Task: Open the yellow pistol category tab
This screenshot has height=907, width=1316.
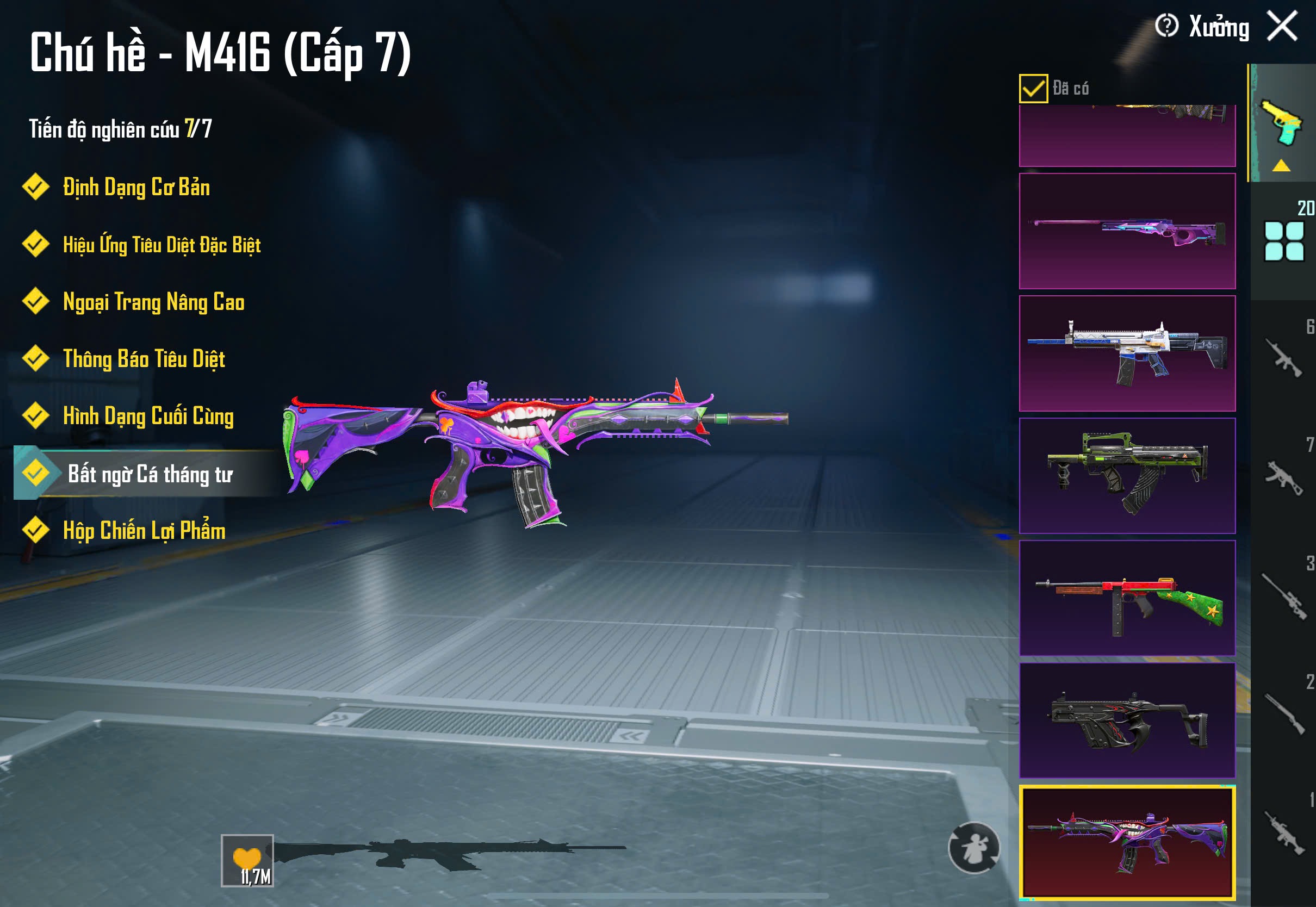Action: [1282, 122]
